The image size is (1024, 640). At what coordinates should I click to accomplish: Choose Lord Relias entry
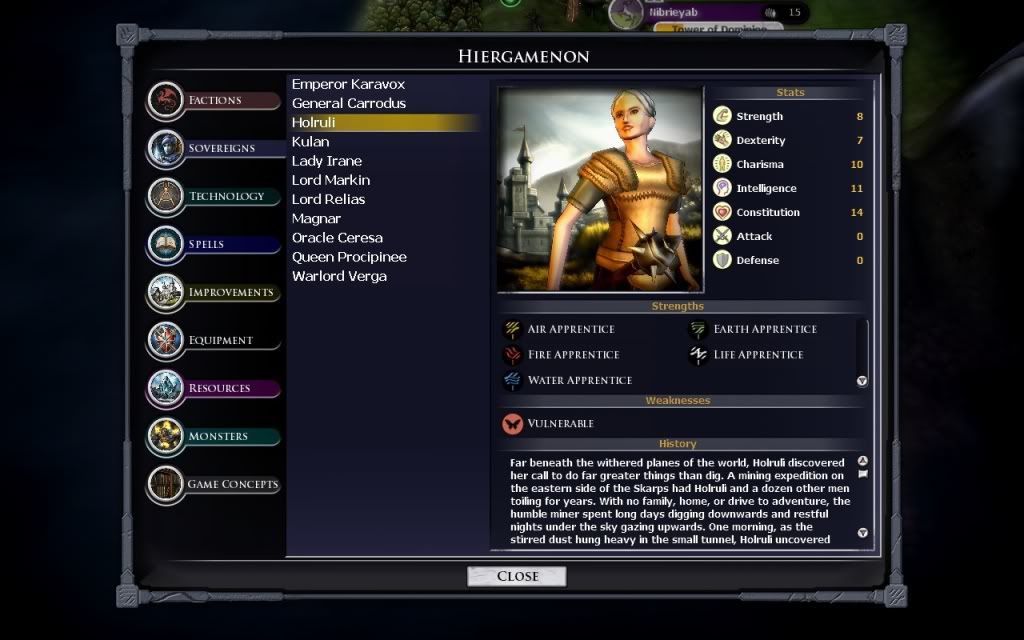click(x=329, y=199)
